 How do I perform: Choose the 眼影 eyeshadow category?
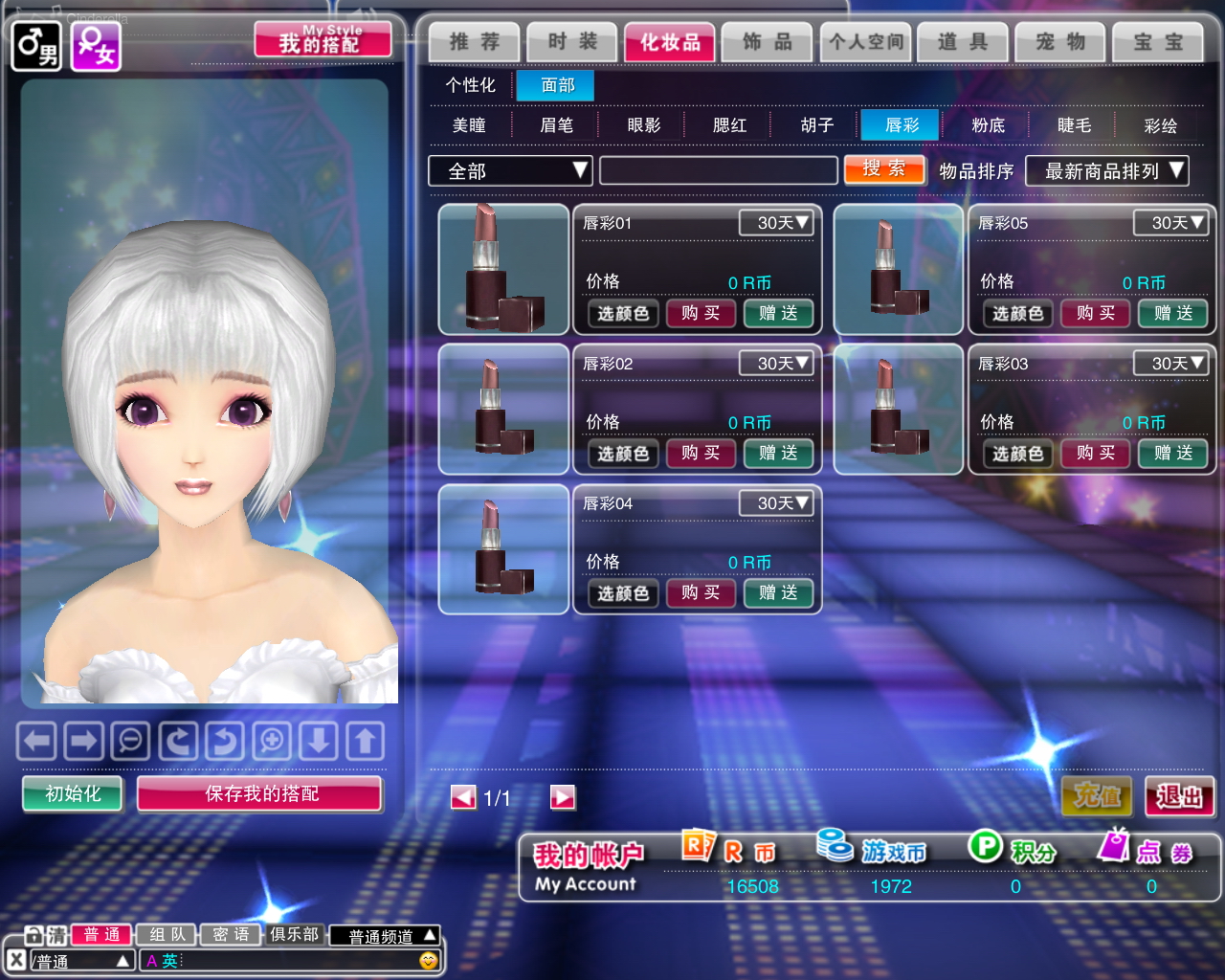[643, 125]
